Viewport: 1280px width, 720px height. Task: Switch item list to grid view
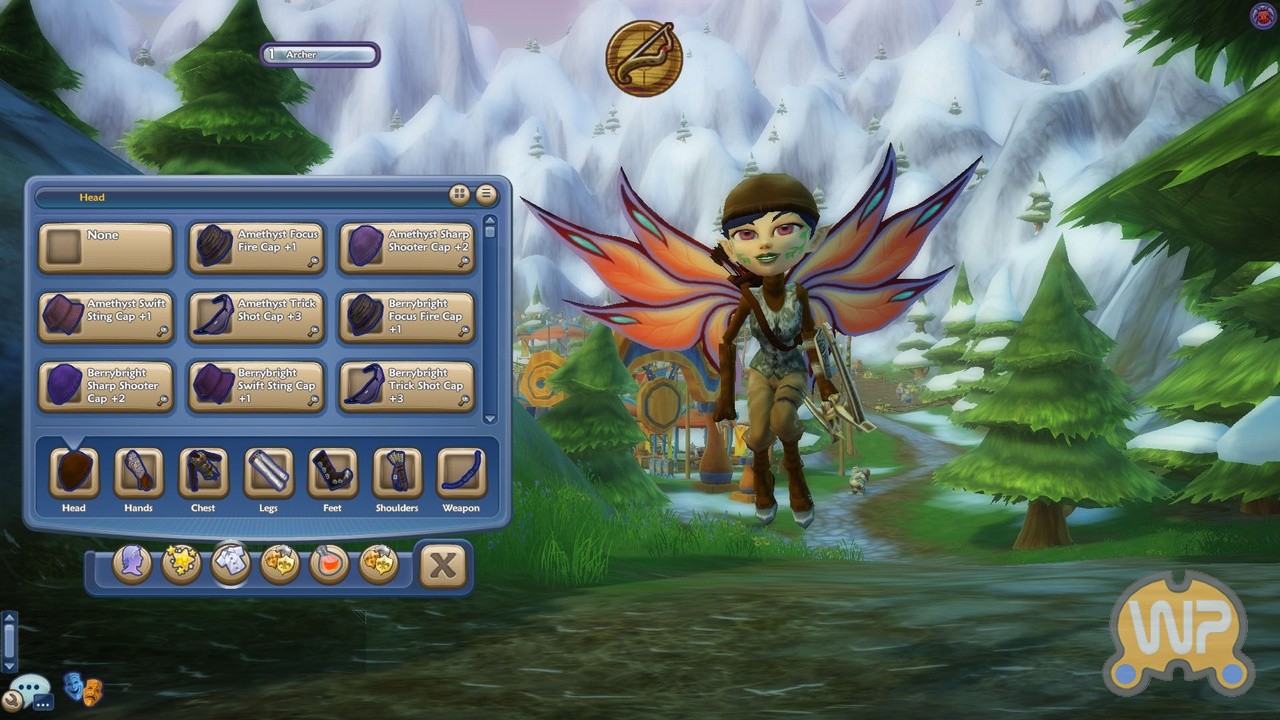click(x=460, y=194)
